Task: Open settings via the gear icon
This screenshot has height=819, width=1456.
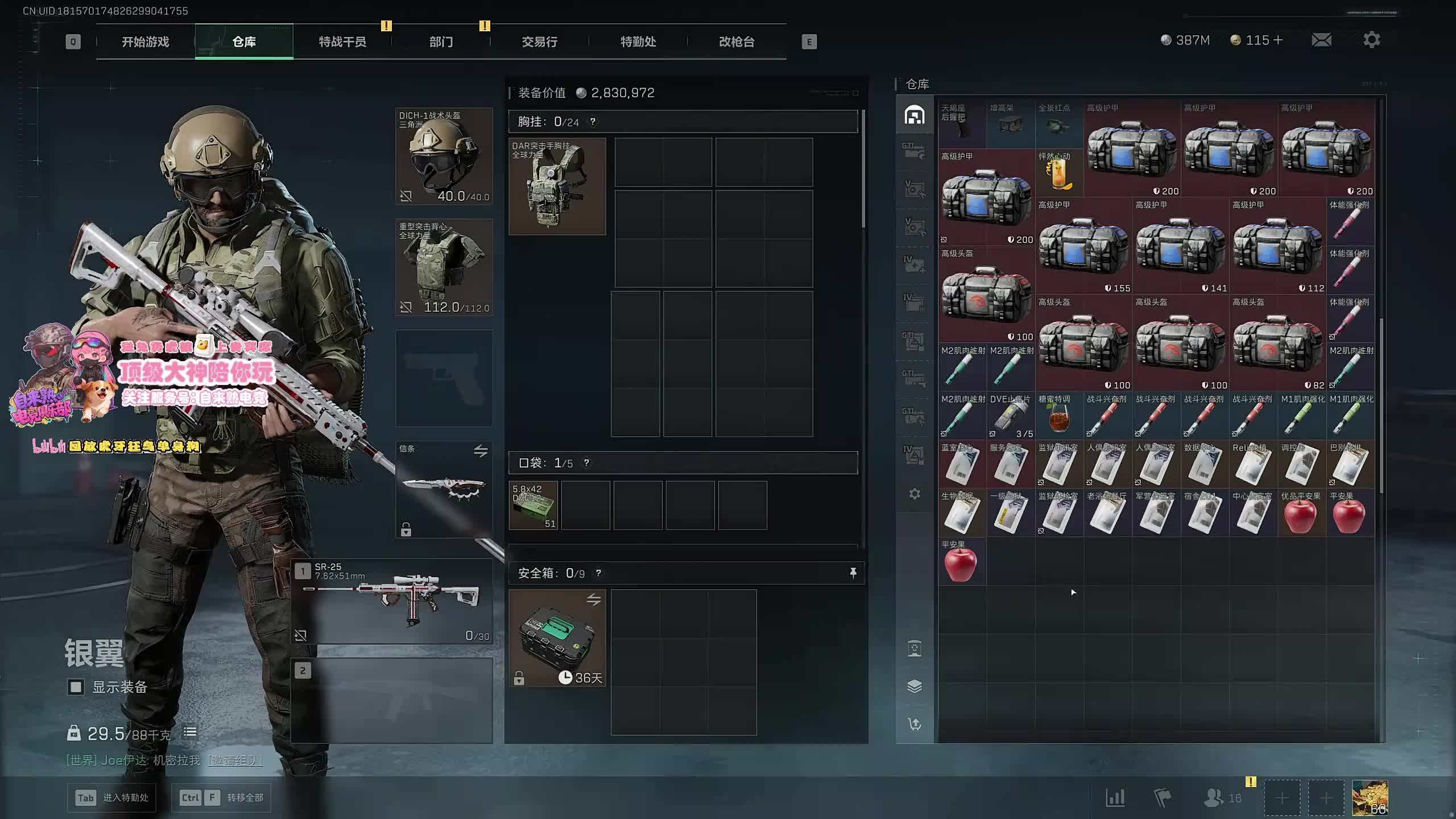Action: tap(1371, 40)
